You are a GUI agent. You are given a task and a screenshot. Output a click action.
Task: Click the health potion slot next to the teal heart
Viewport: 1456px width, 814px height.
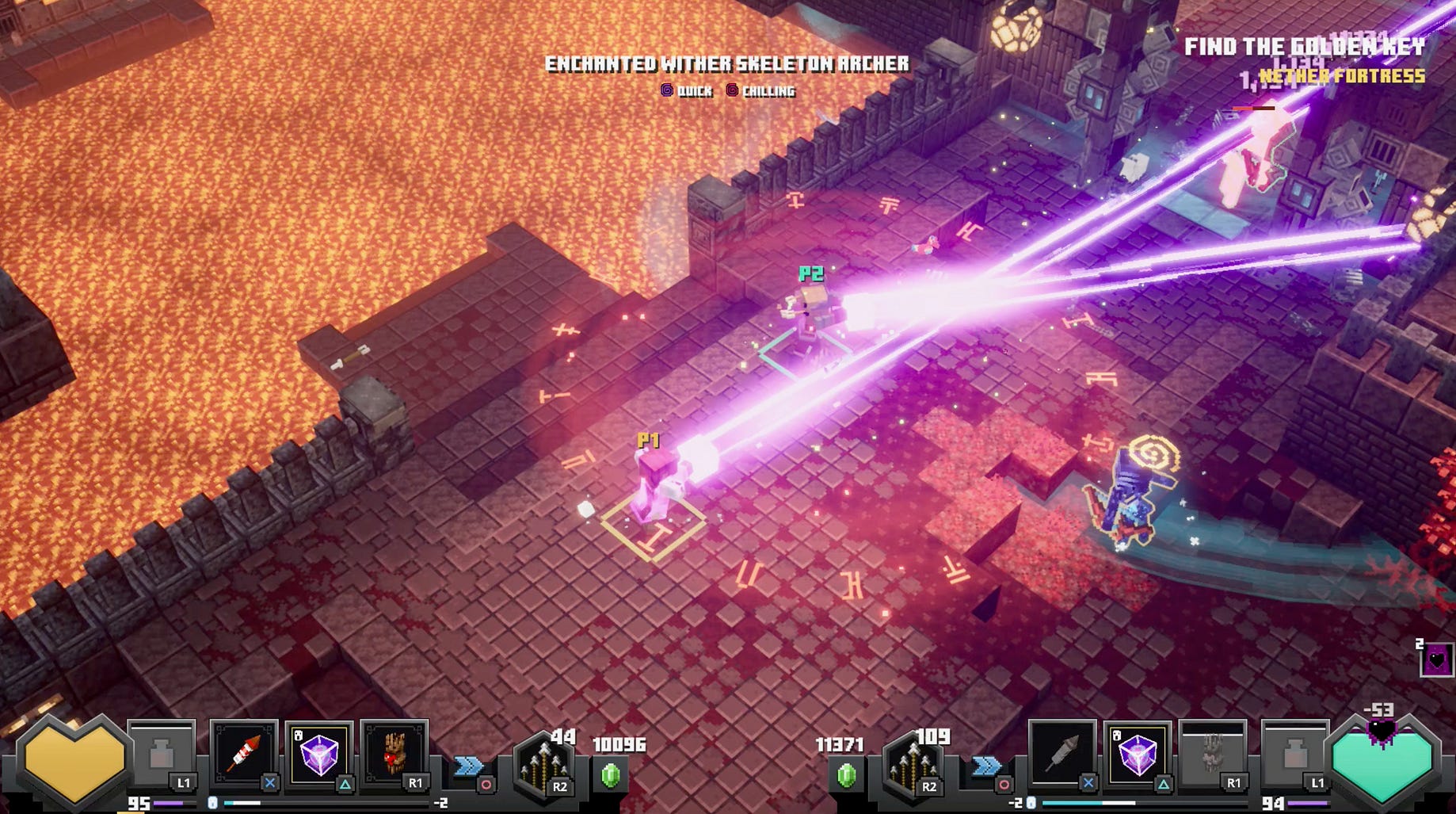click(1294, 755)
